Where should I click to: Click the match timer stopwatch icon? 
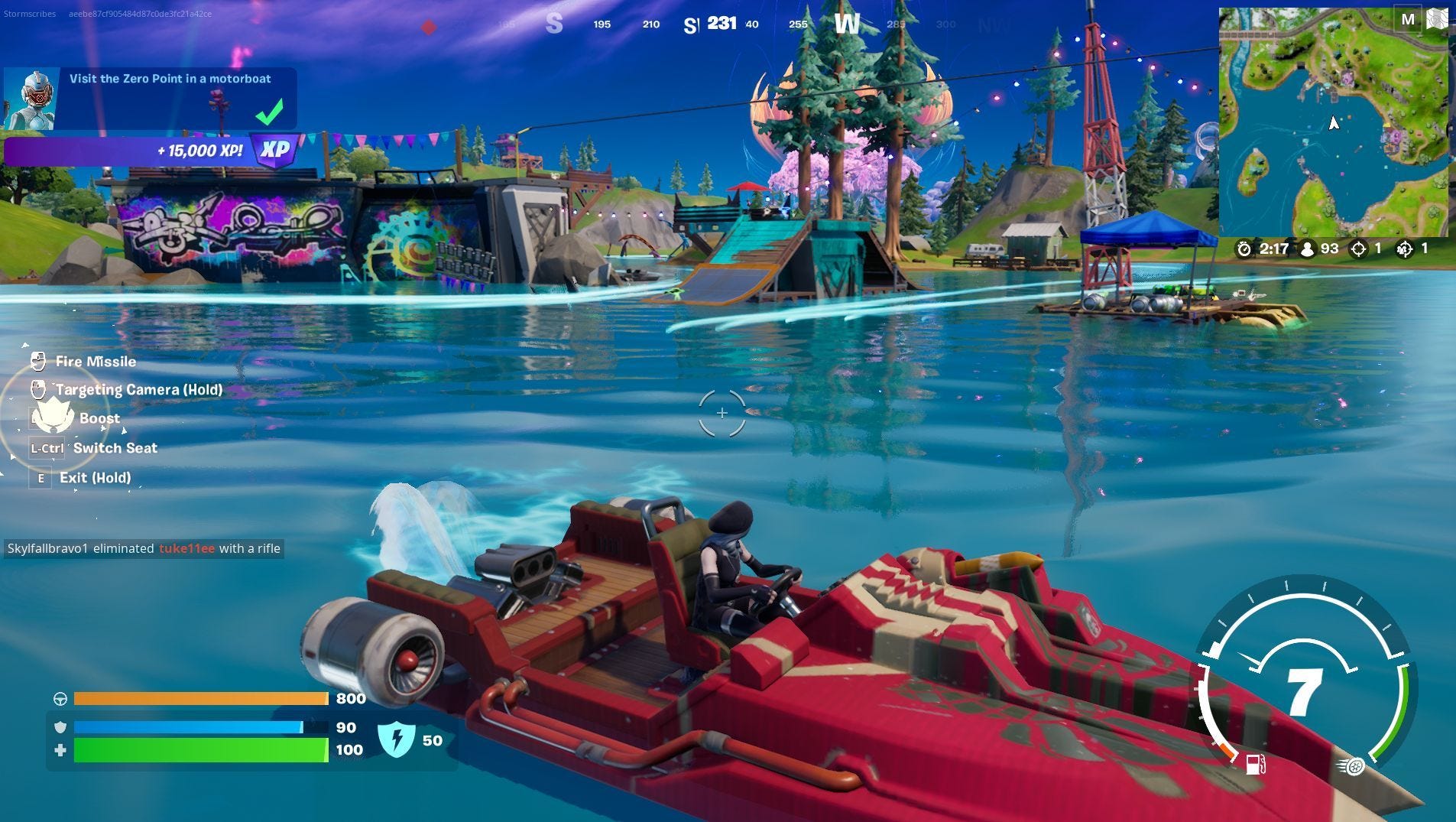pos(1245,249)
